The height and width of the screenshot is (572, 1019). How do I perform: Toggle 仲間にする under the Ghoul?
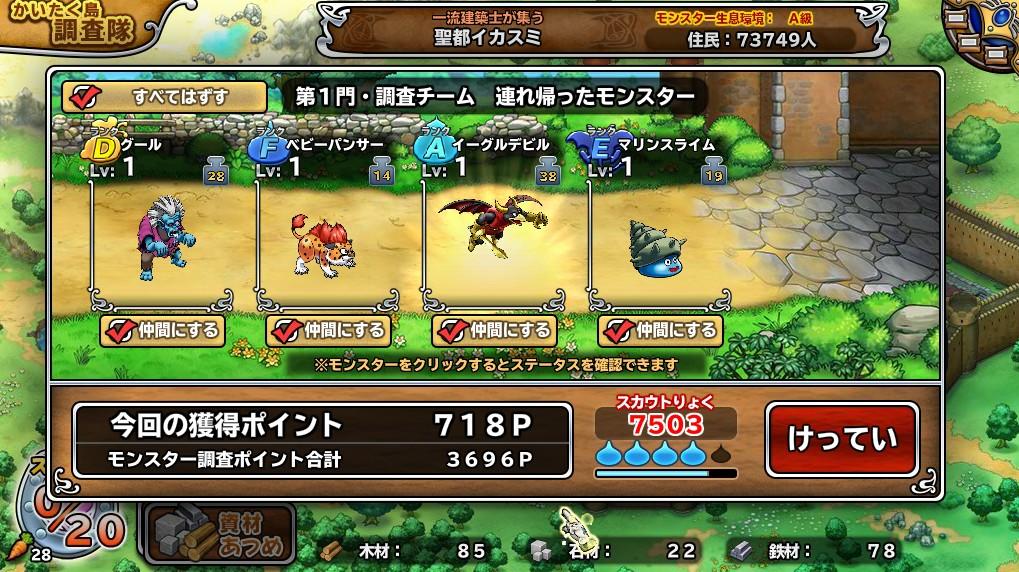[x=161, y=330]
